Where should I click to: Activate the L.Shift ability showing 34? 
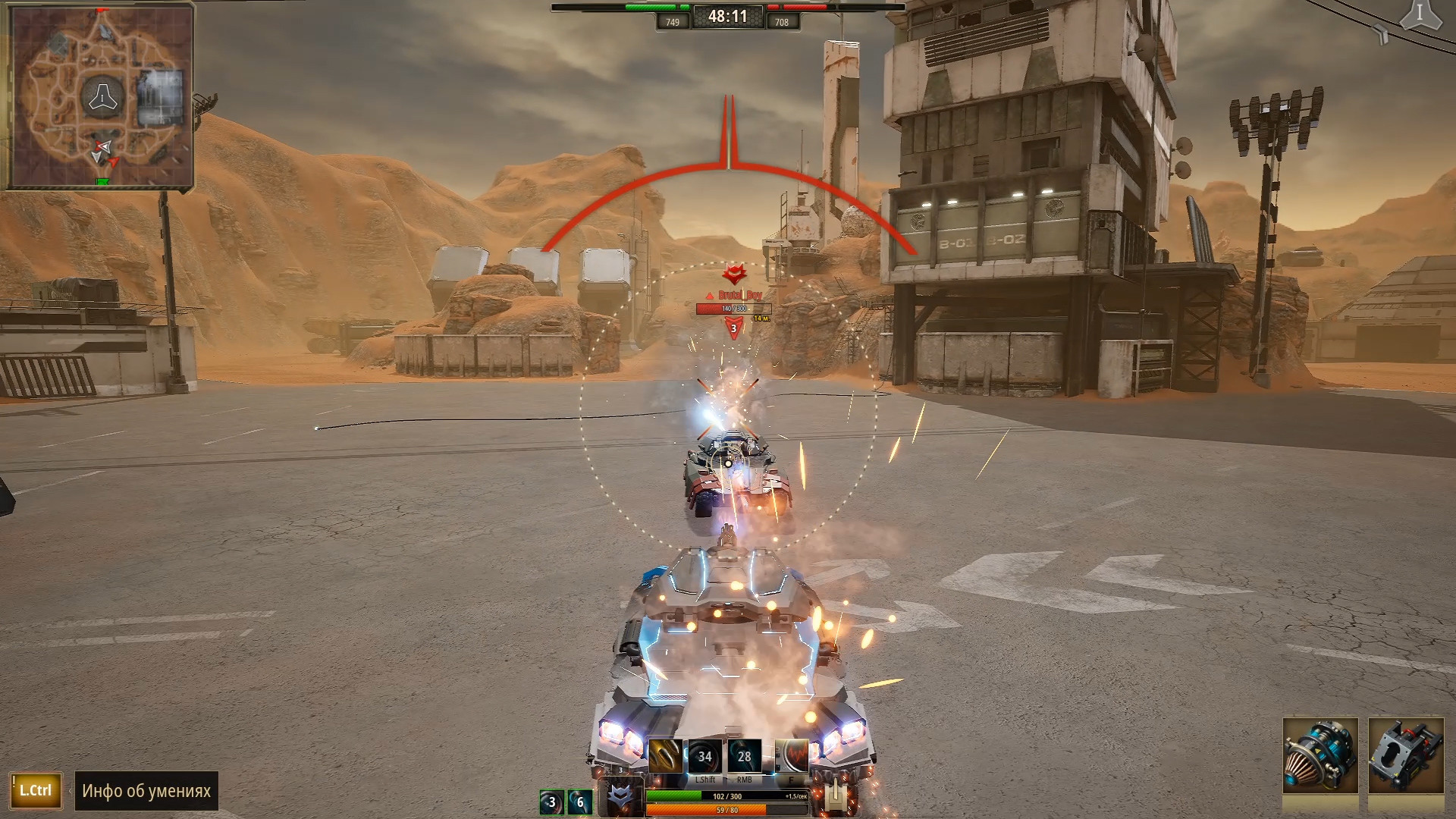pyautogui.click(x=704, y=756)
